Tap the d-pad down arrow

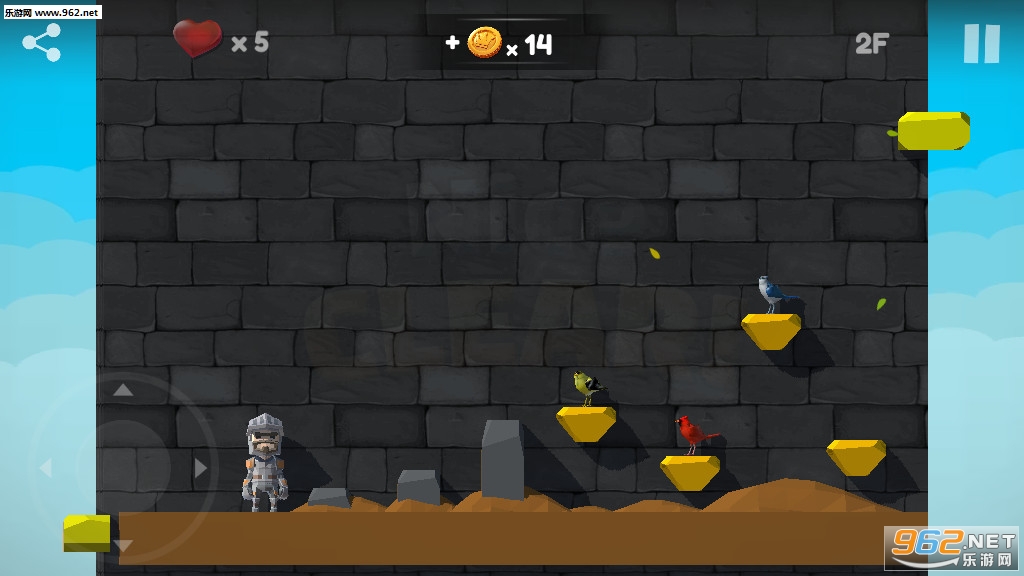coord(123,545)
